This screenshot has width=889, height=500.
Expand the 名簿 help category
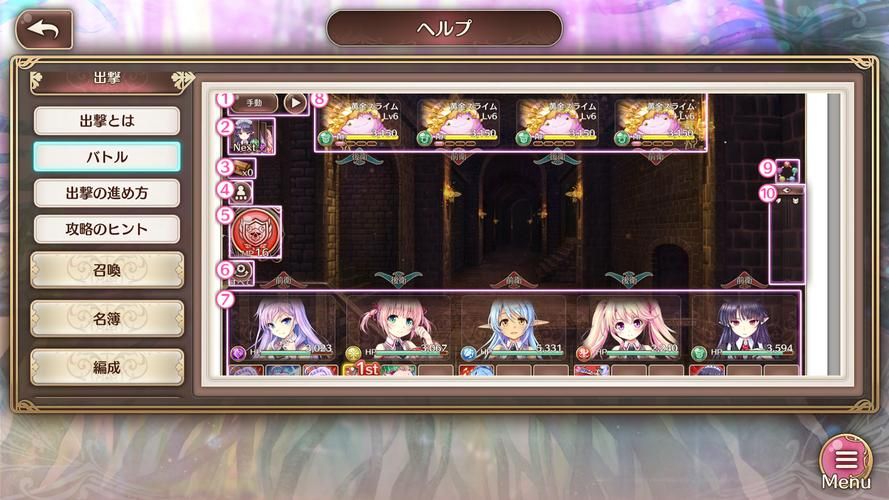pyautogui.click(x=107, y=318)
